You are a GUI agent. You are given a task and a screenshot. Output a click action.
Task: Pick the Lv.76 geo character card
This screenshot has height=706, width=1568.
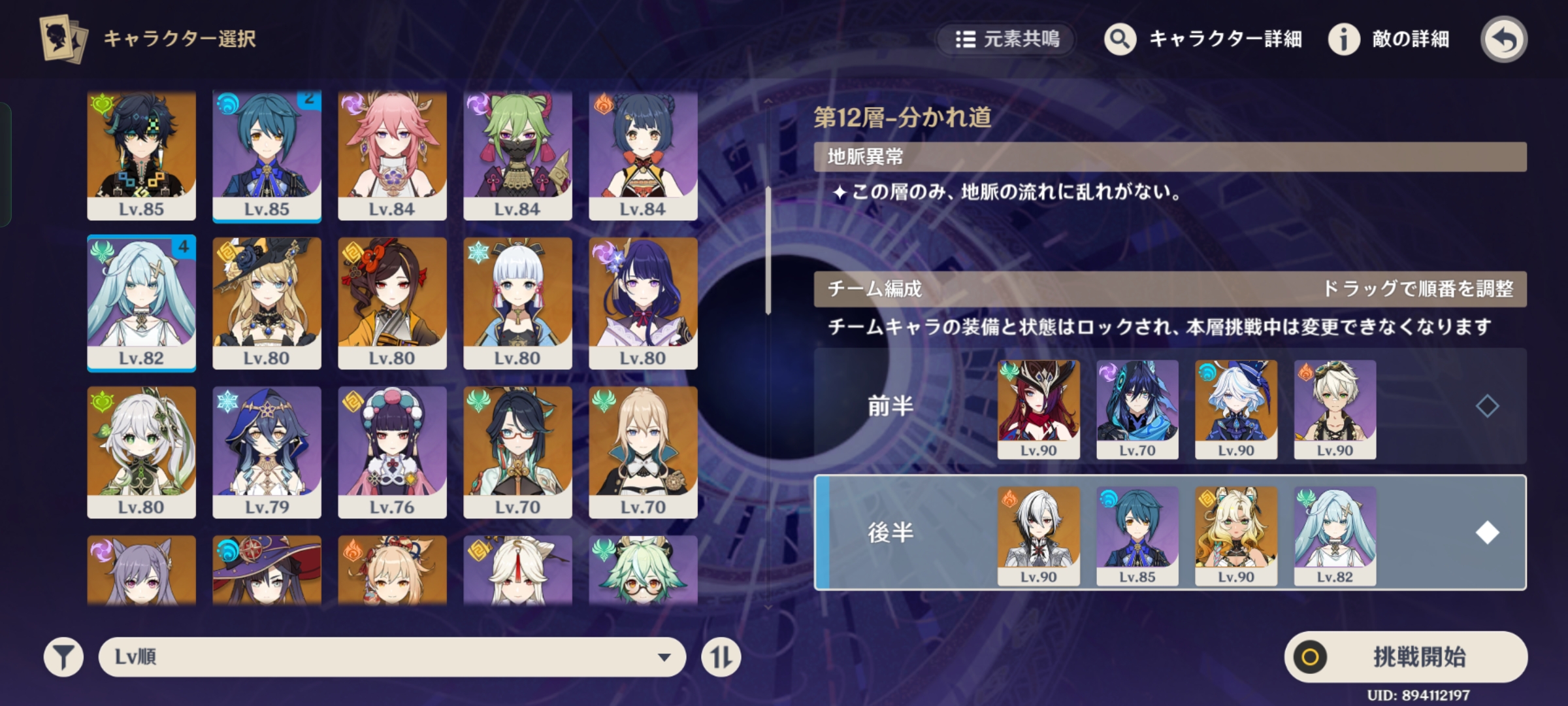(392, 452)
